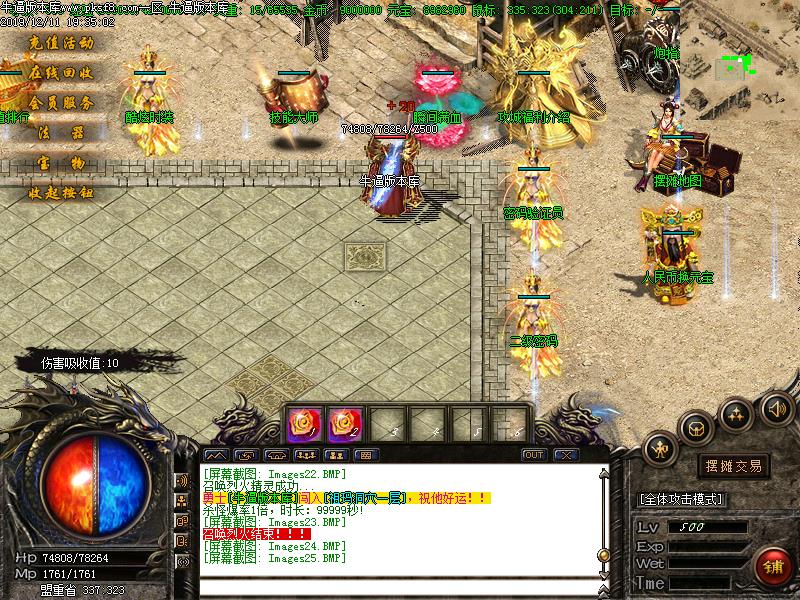Open the minimap in the top-right corner
This screenshot has height=600, width=800.
point(740,66)
